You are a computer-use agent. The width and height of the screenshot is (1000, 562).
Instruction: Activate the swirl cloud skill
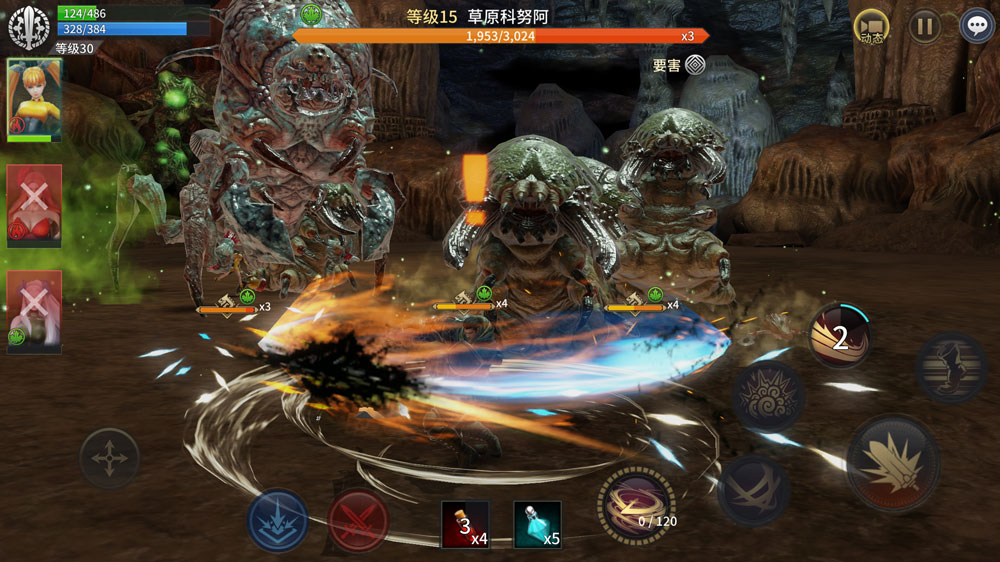(x=768, y=396)
